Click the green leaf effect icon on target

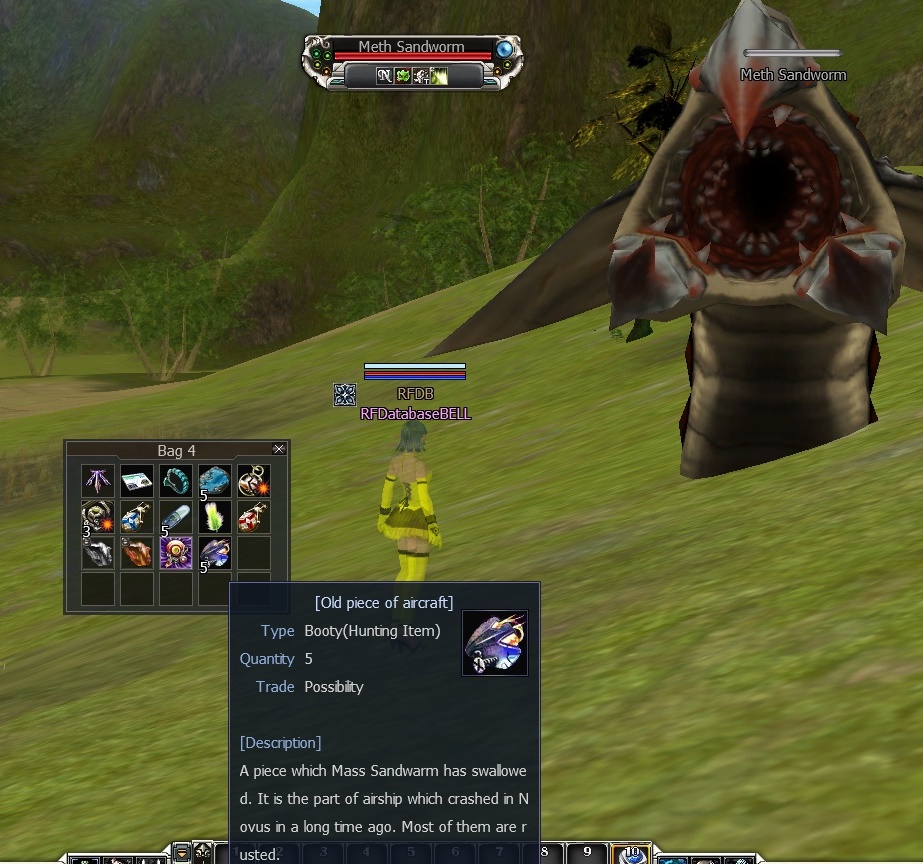(x=402, y=76)
